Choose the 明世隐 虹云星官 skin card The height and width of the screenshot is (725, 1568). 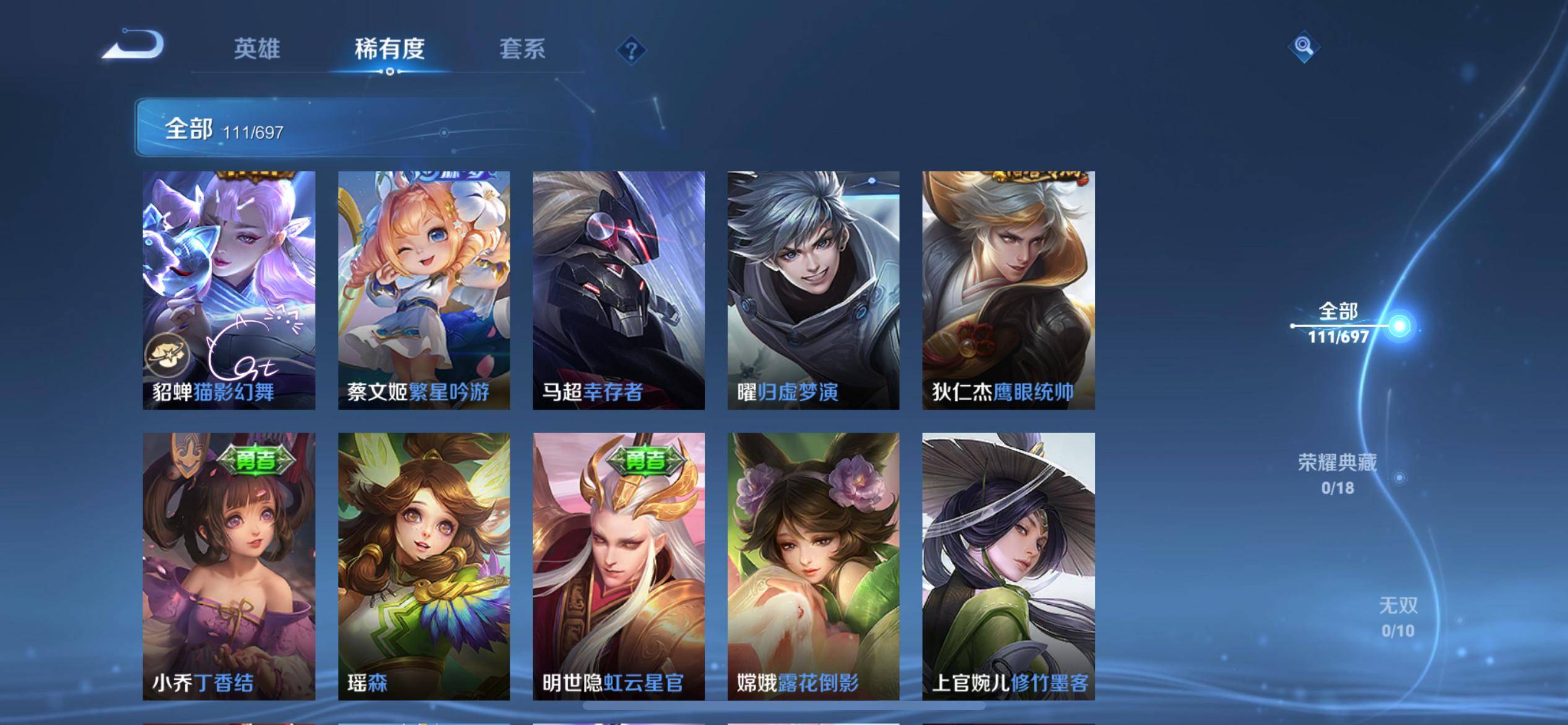point(619,566)
